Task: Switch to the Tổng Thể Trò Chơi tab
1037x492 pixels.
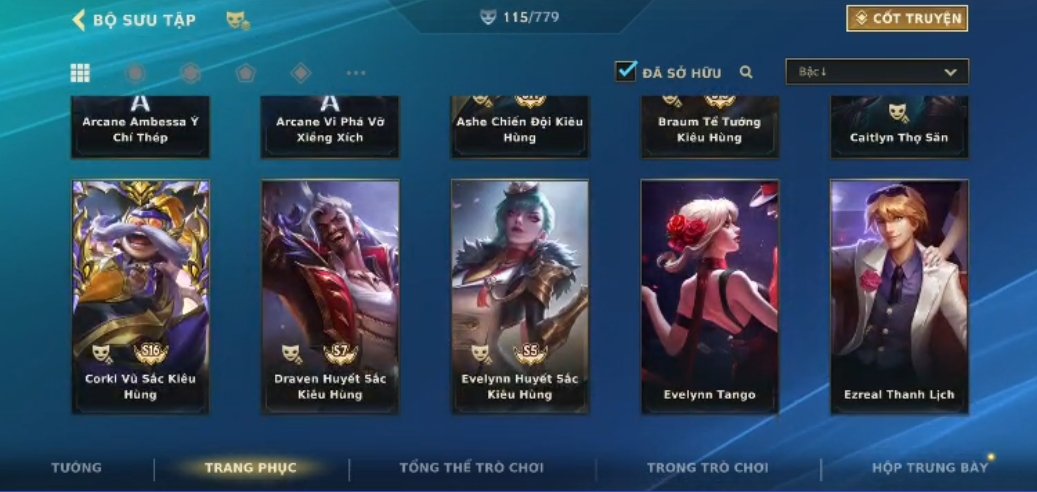Action: click(x=471, y=468)
